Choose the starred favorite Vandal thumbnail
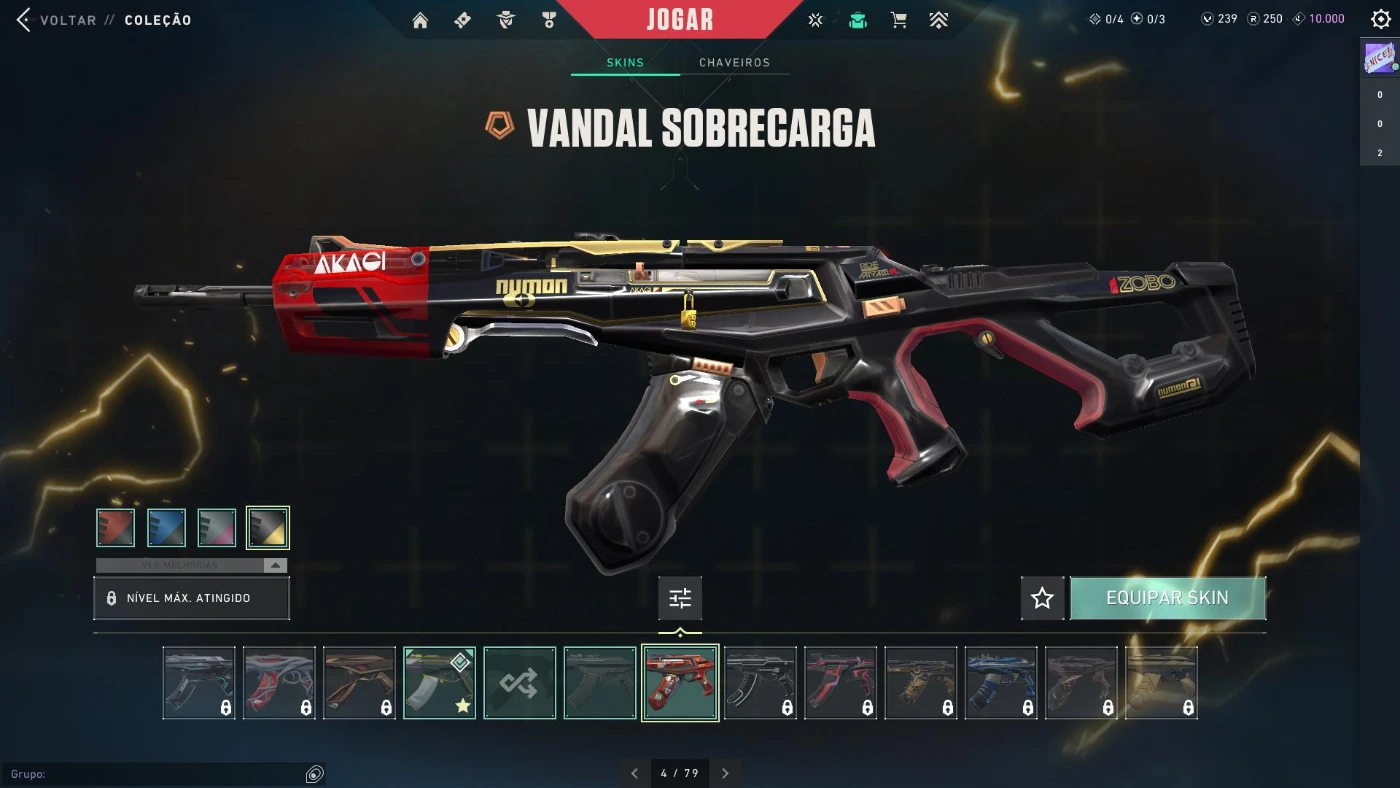This screenshot has width=1400, height=788. (440, 683)
